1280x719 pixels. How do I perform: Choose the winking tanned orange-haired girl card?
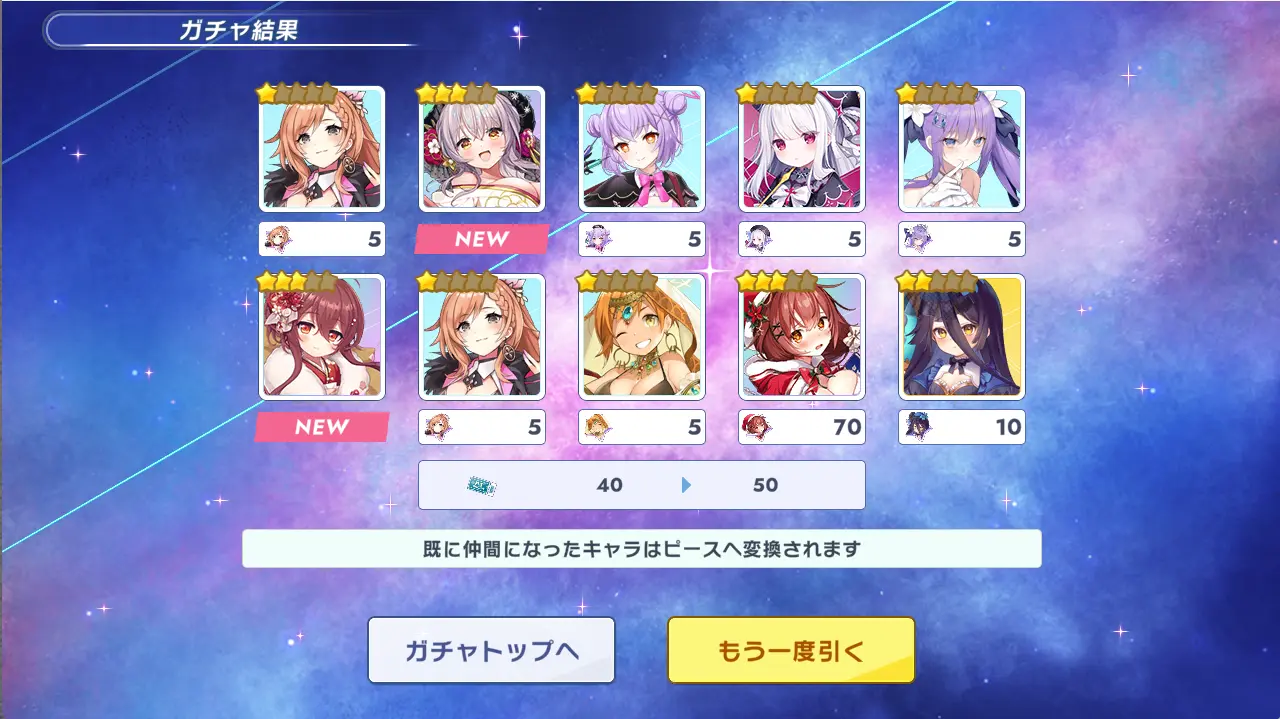[x=641, y=337]
